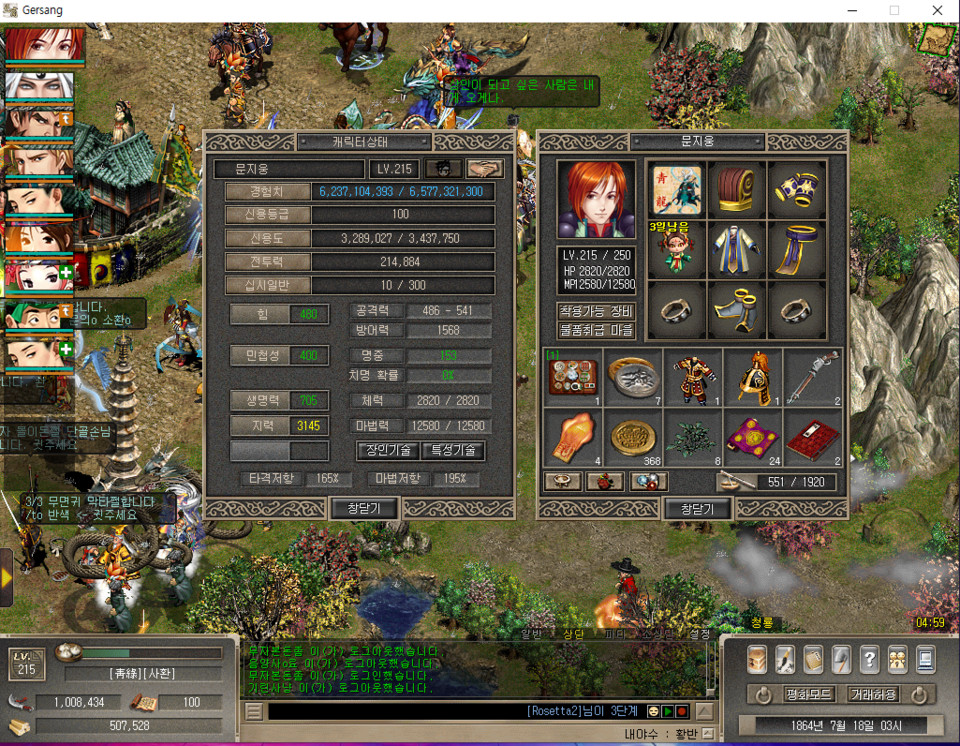The width and height of the screenshot is (960, 746).
Task: Open the 물품취급 마을 item village list
Action: click(x=596, y=330)
